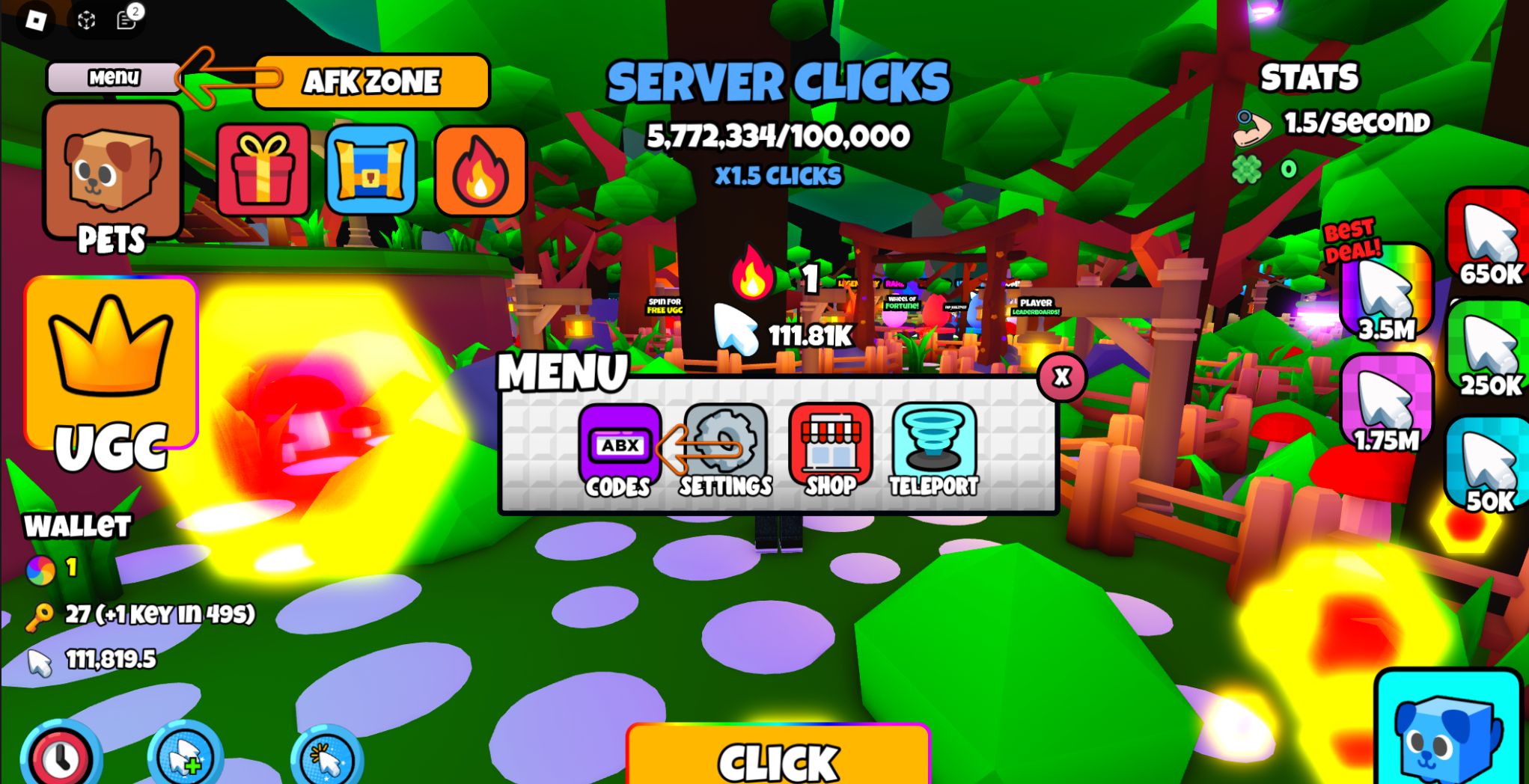Open the daily gift rewards icon

coord(263,170)
